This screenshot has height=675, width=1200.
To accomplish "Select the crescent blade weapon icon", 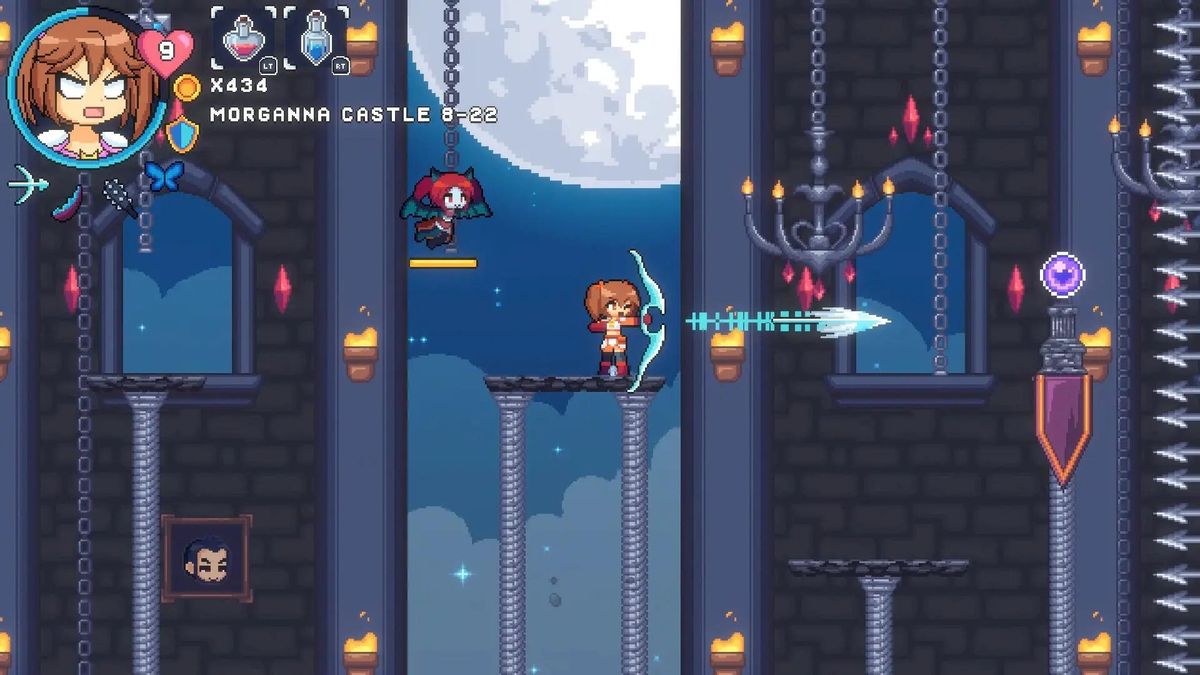I will tap(68, 197).
